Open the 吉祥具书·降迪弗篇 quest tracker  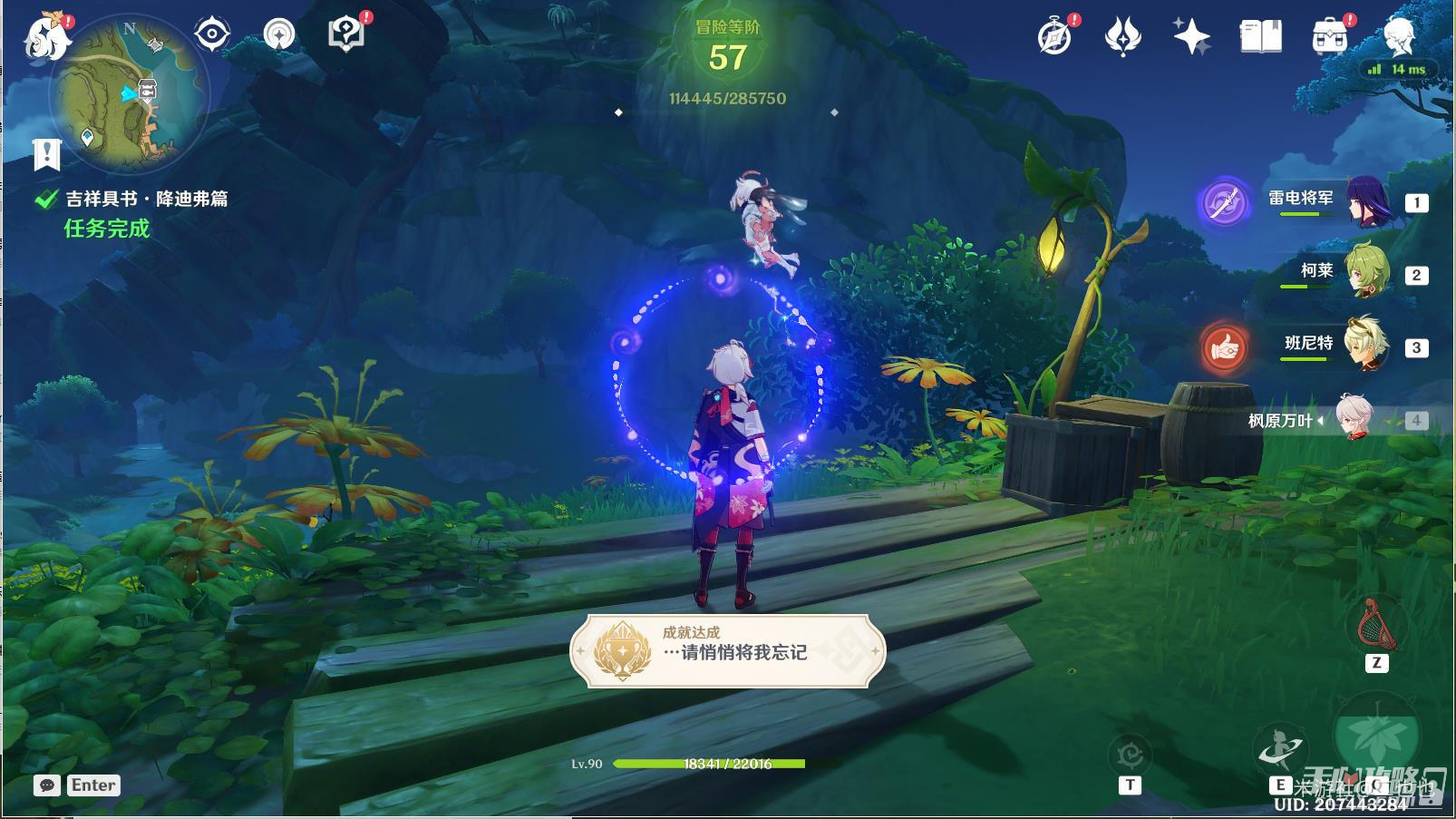click(x=145, y=199)
